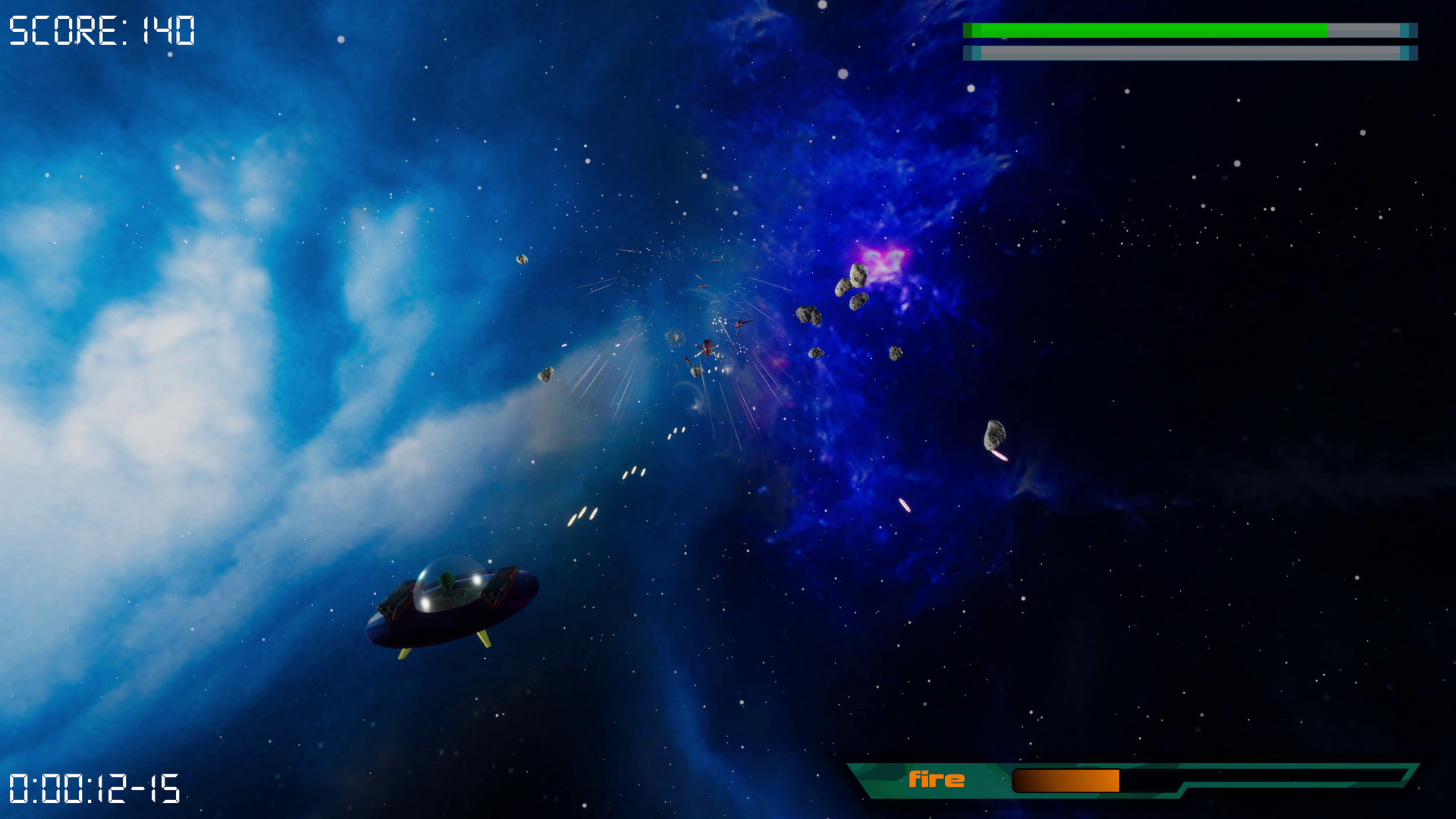Image resolution: width=1456 pixels, height=819 pixels.
Task: Select the yellow landing leg of the UFO
Action: pyautogui.click(x=485, y=639)
